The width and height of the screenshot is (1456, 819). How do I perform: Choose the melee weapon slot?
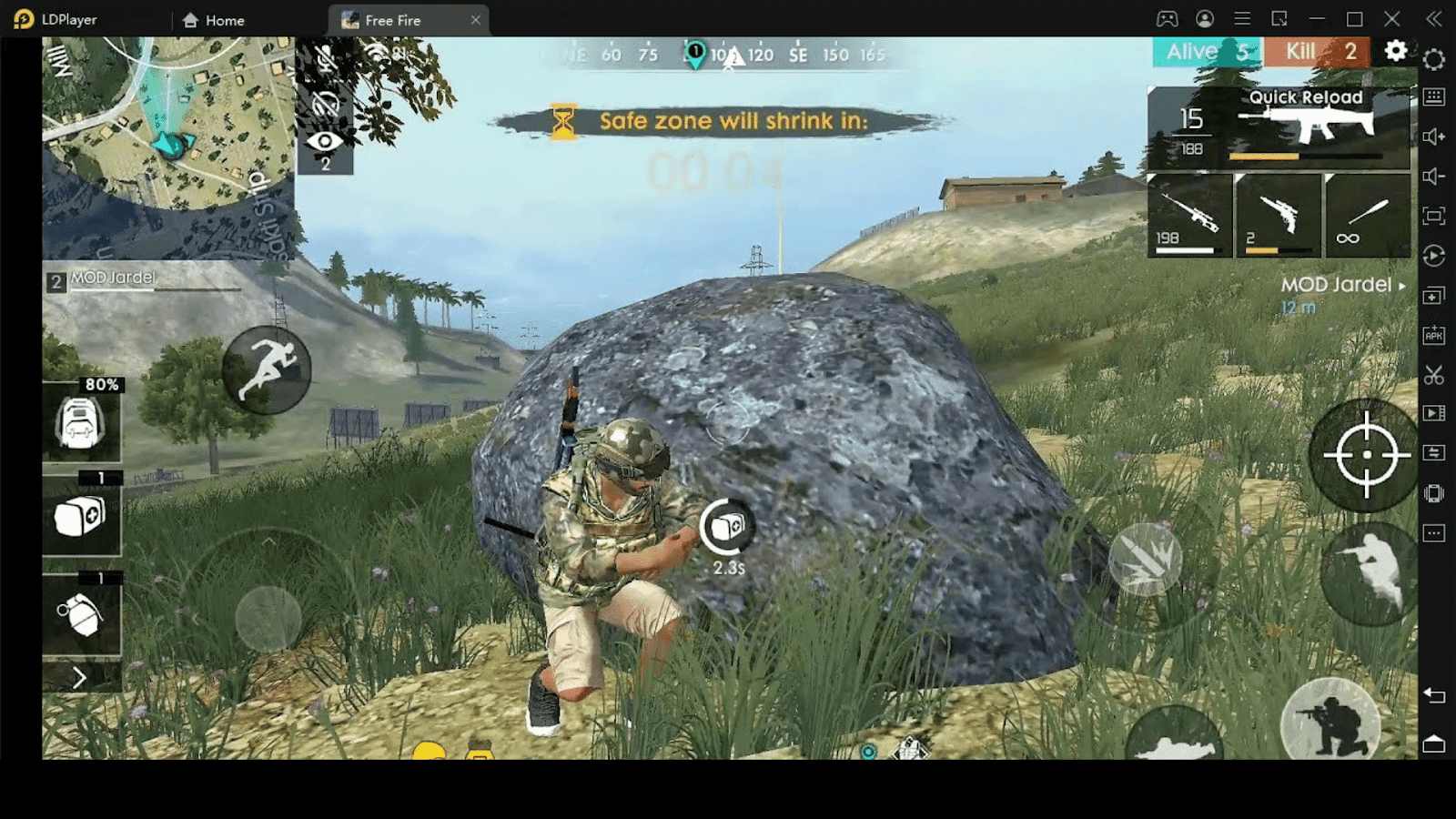(1366, 216)
